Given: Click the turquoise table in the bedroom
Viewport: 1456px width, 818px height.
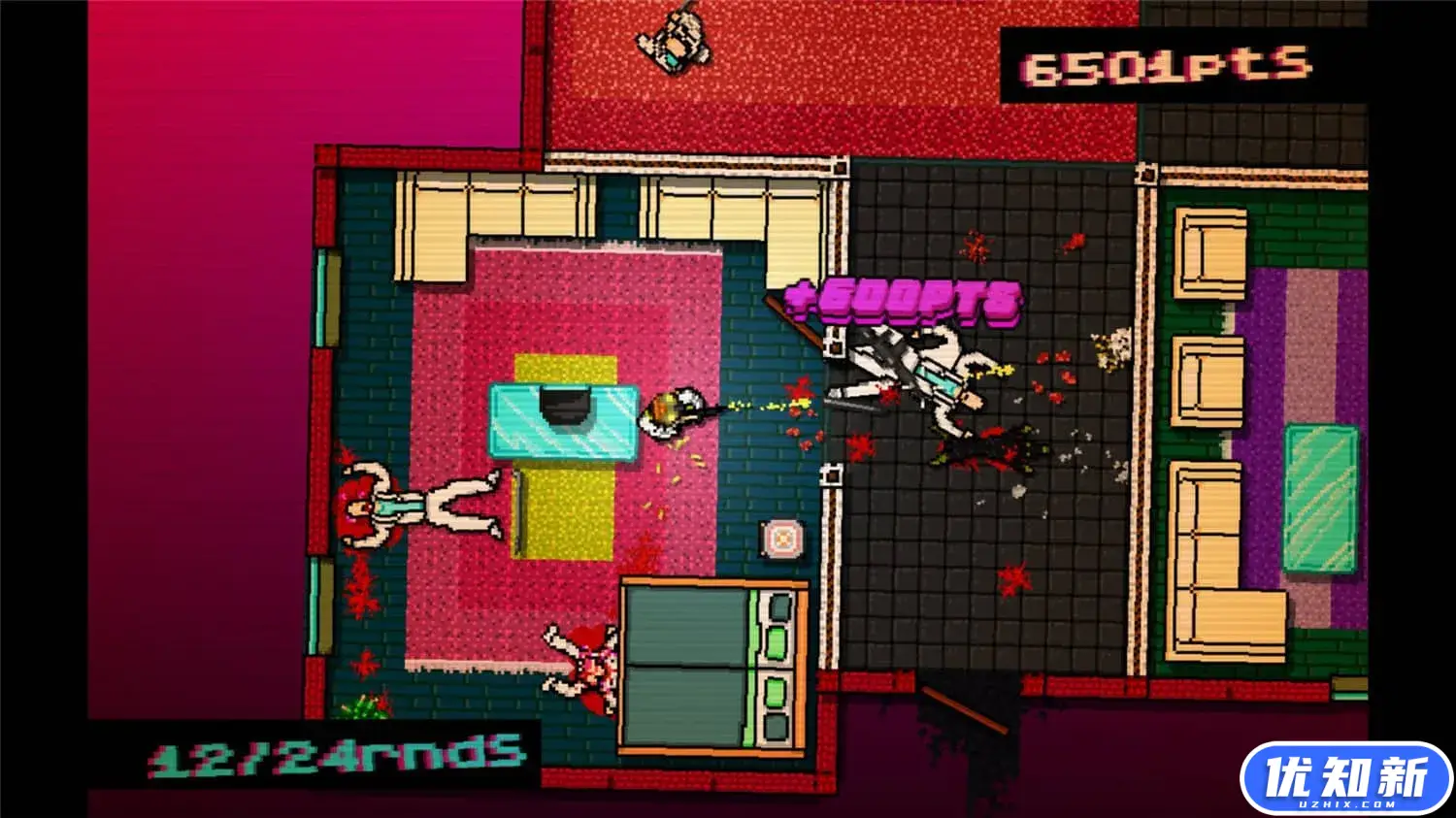Looking at the screenshot, I should 563,417.
